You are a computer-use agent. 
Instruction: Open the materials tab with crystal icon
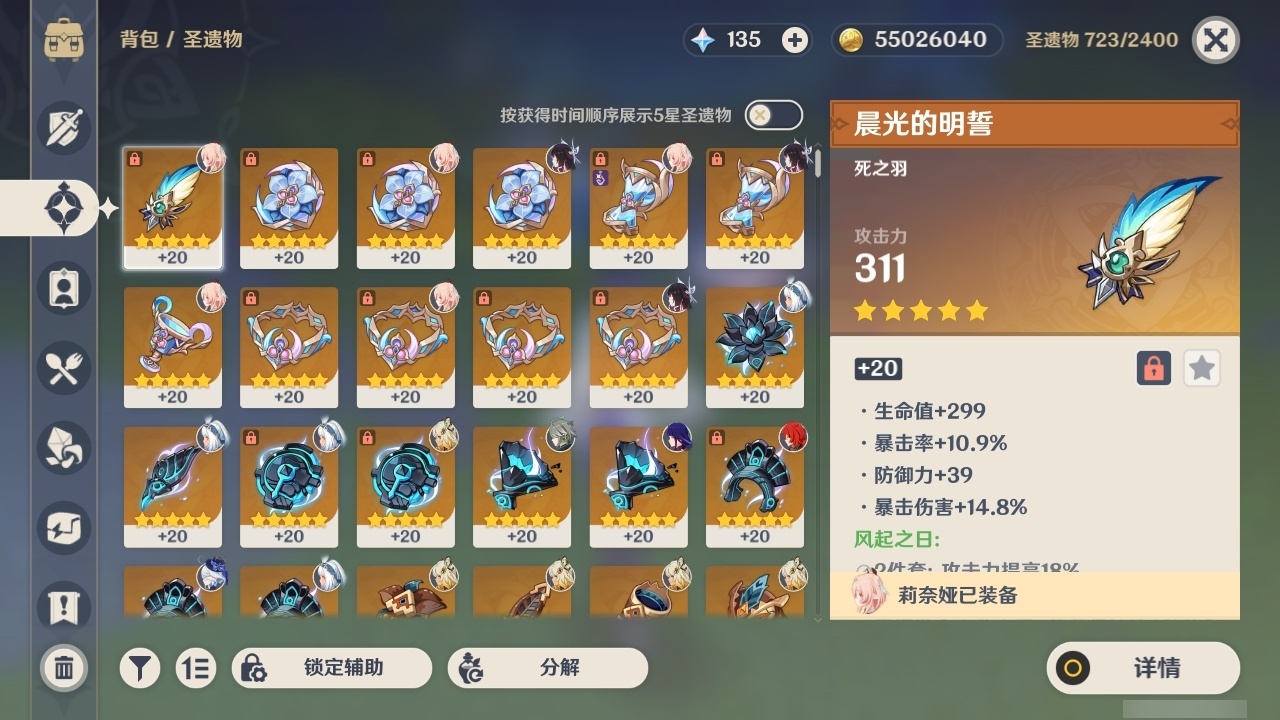point(62,448)
